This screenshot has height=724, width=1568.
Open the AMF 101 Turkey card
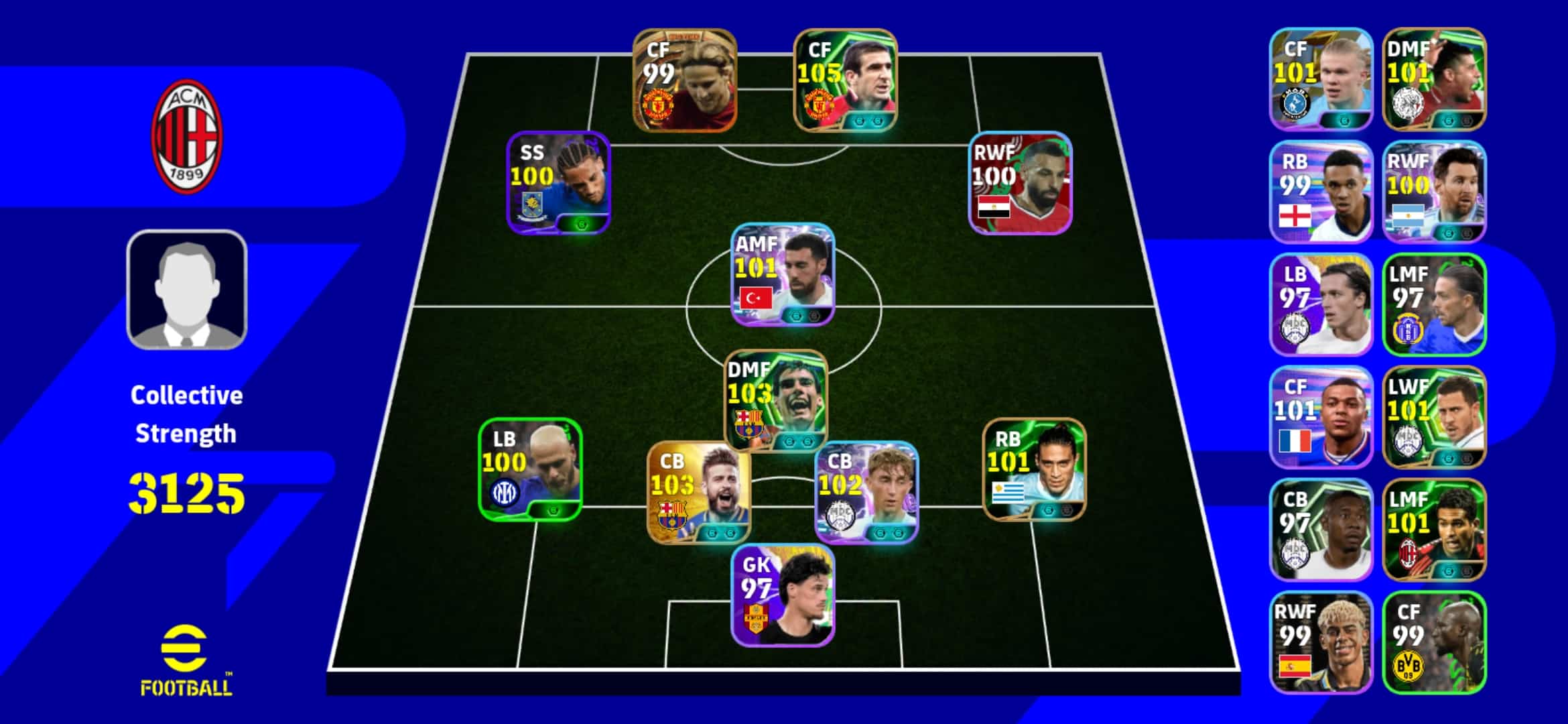pos(783,274)
